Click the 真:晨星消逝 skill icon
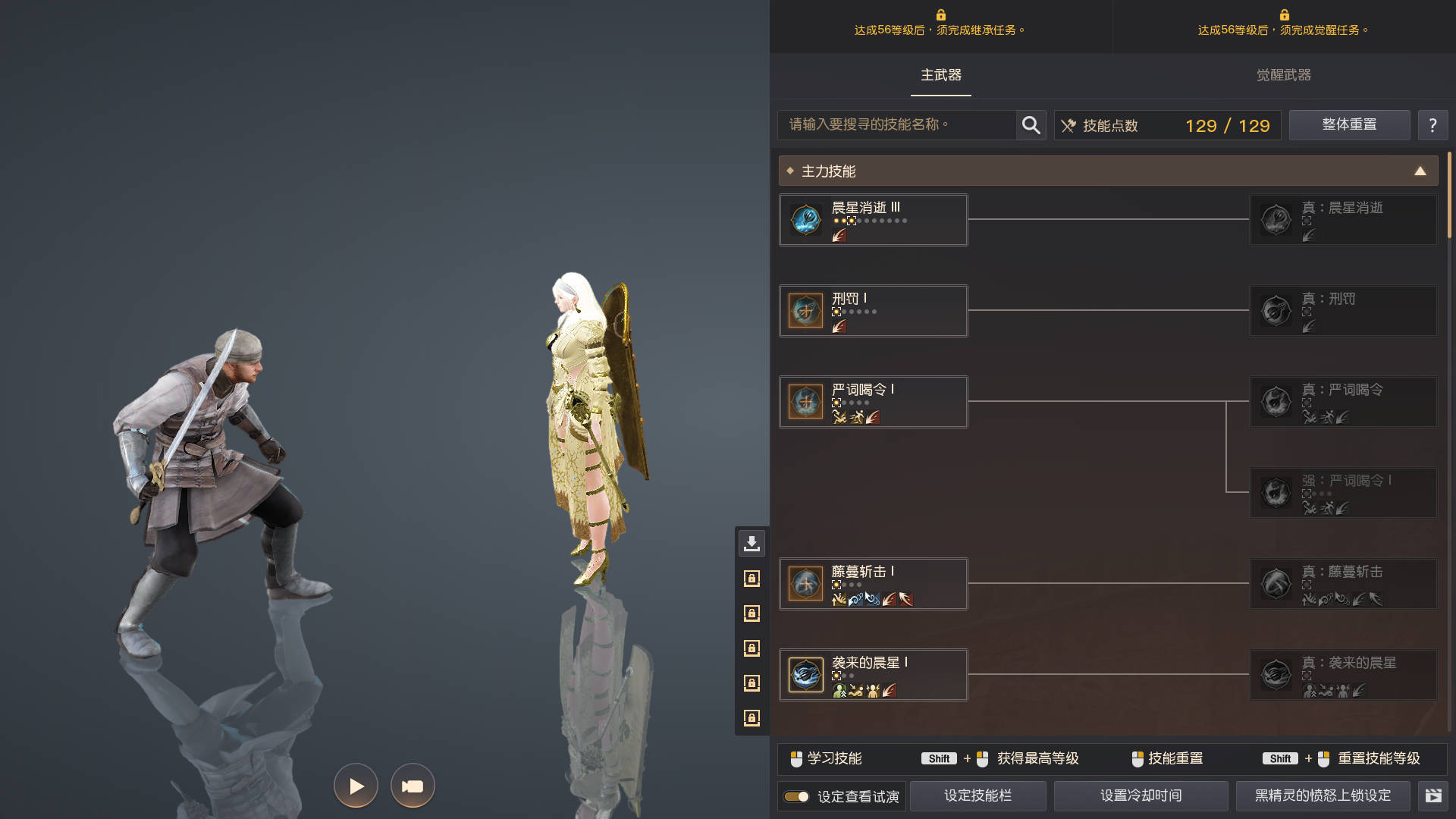 1276,219
